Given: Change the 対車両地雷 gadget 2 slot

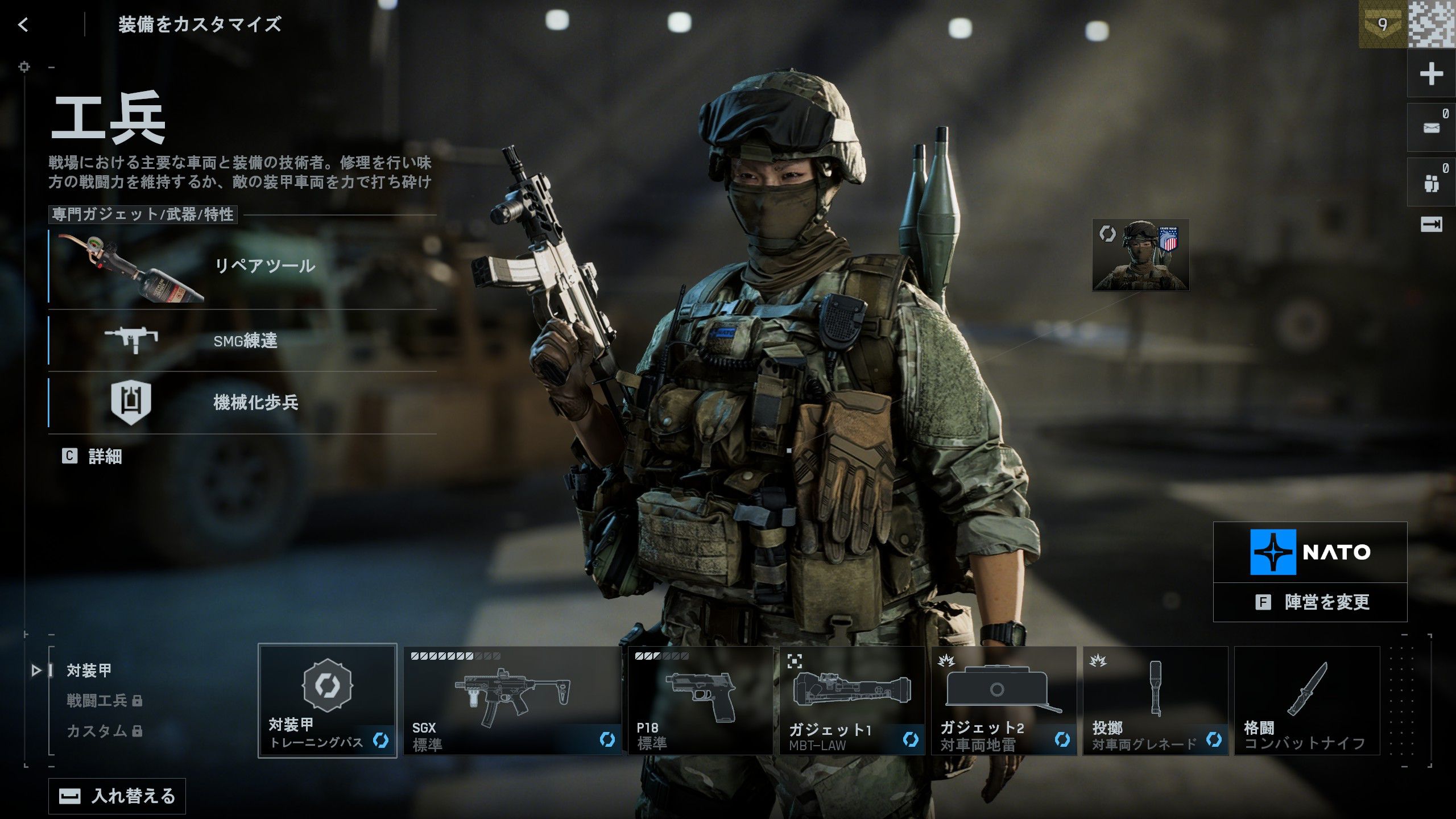Looking at the screenshot, I should coord(1003,700).
